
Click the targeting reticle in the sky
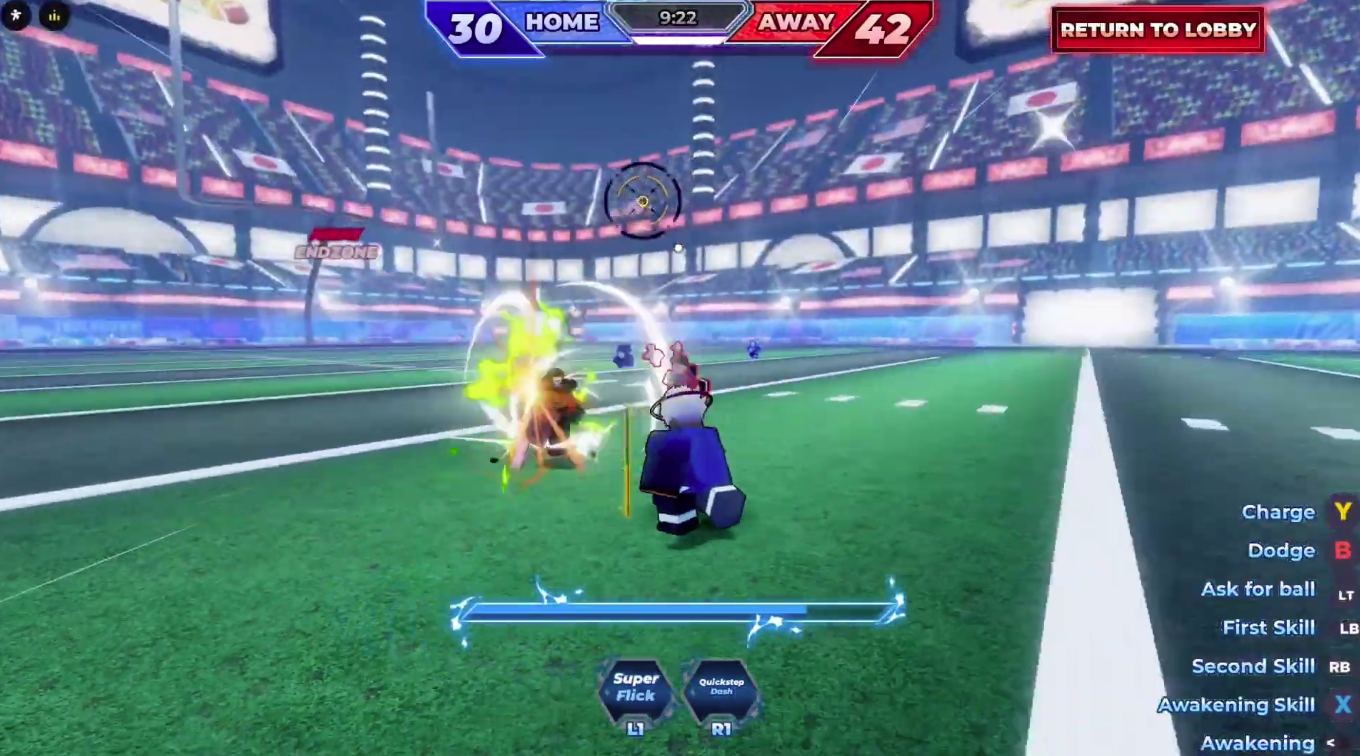[x=641, y=200]
